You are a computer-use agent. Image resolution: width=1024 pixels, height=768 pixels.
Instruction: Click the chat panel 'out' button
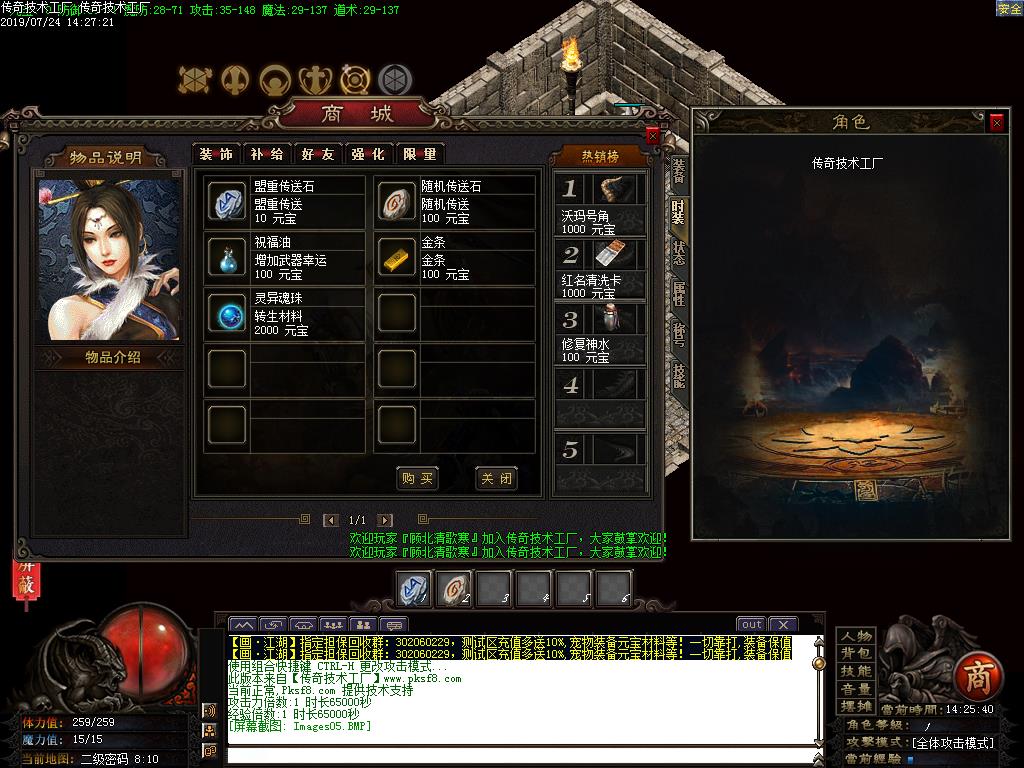(751, 625)
